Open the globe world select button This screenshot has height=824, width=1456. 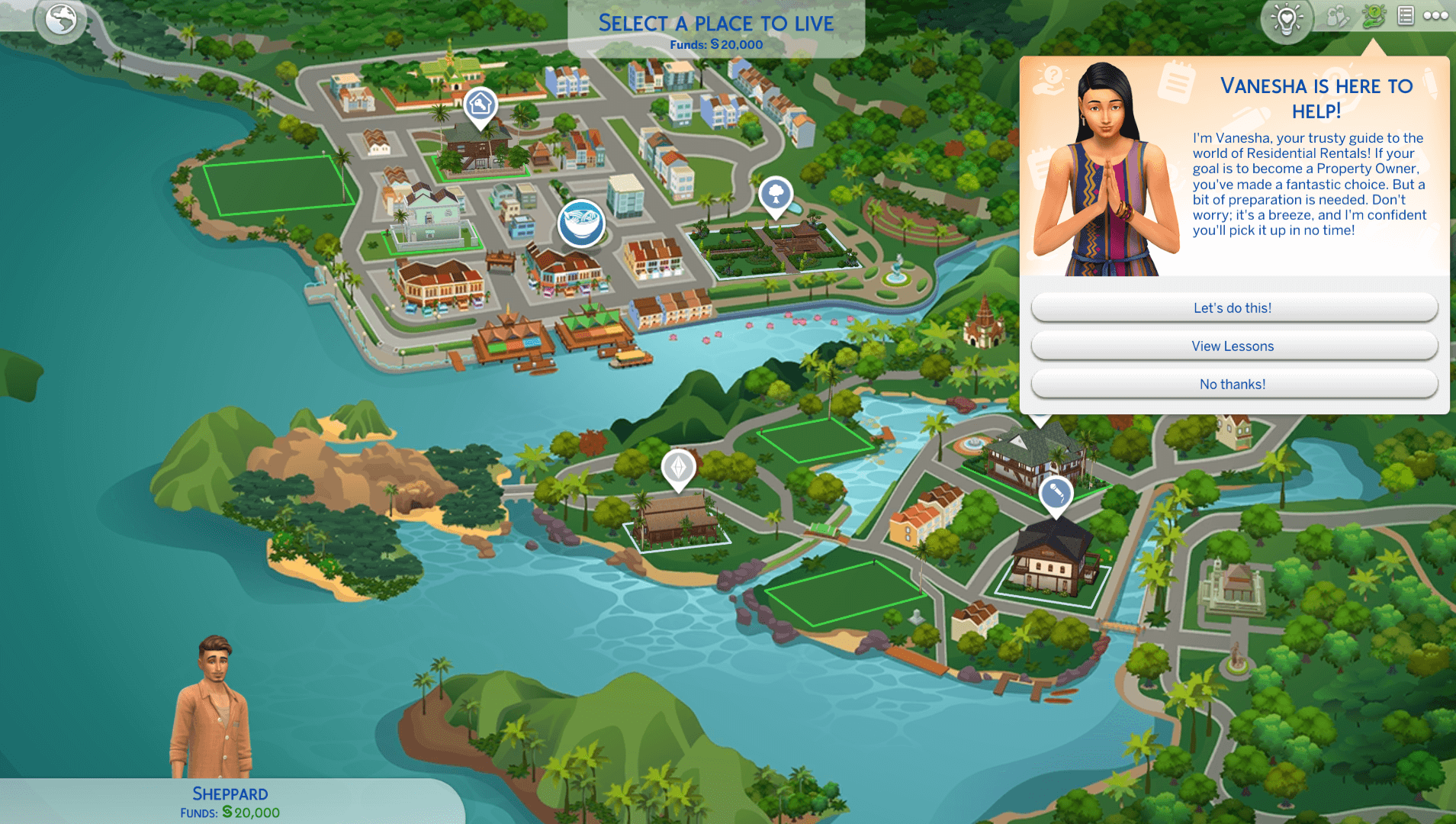click(x=60, y=20)
